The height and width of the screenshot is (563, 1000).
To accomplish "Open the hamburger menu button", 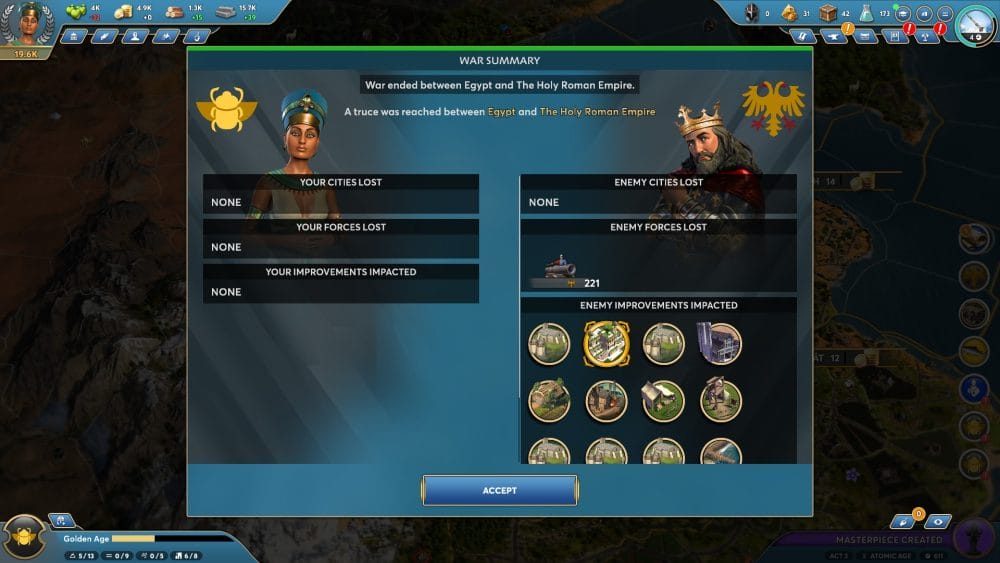I will [944, 13].
